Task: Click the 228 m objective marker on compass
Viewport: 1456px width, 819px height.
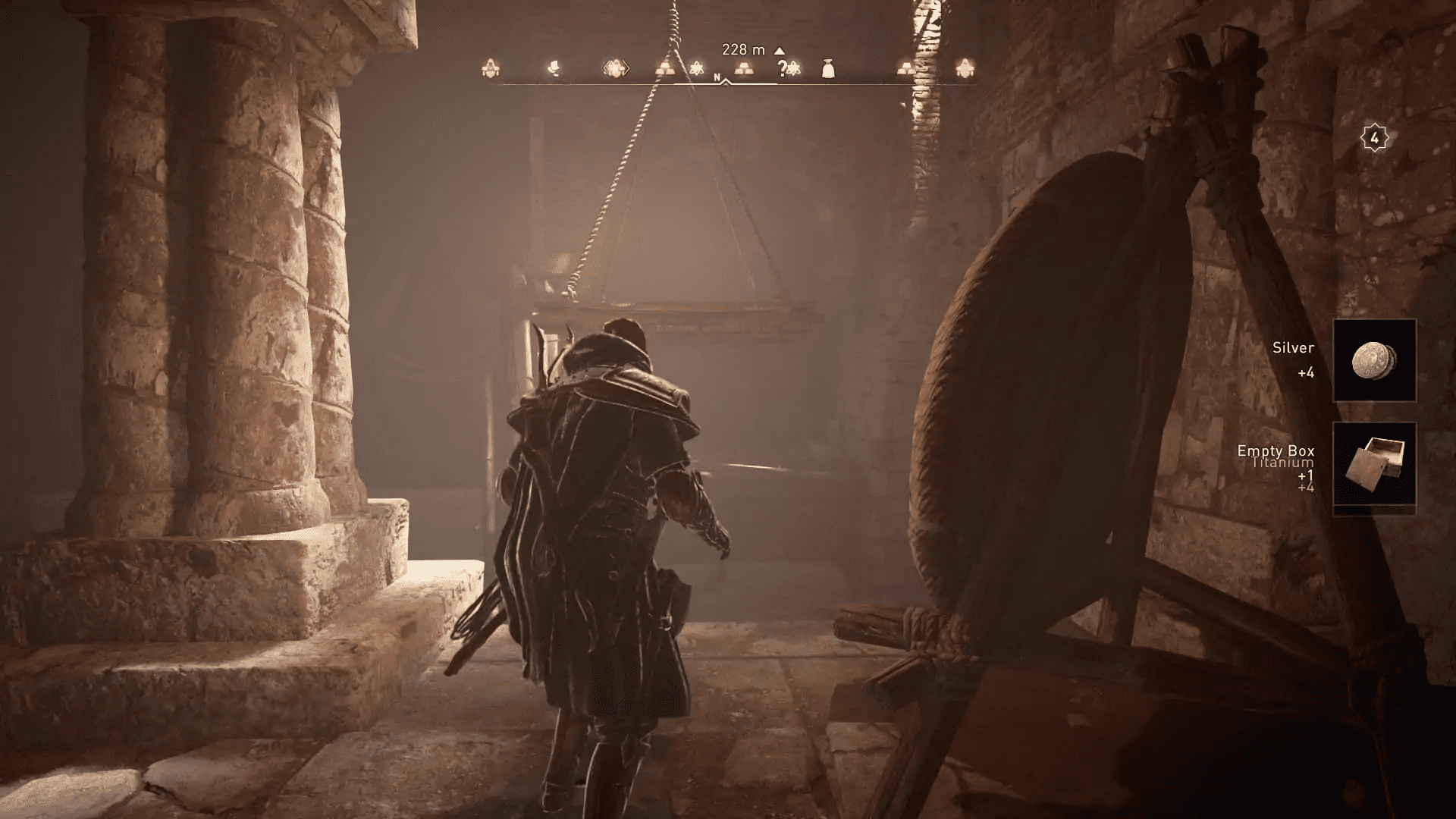Action: coord(744,49)
